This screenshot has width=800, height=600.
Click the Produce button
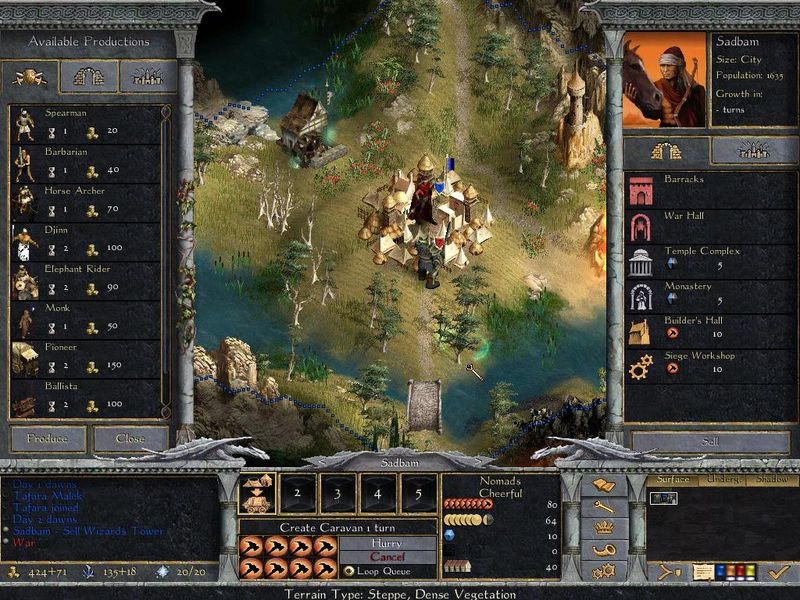coord(47,438)
